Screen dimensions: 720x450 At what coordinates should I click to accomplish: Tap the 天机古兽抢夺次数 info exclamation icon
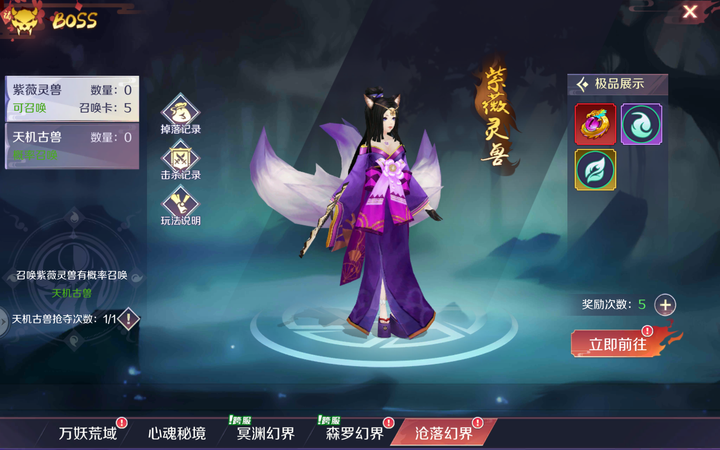click(130, 319)
